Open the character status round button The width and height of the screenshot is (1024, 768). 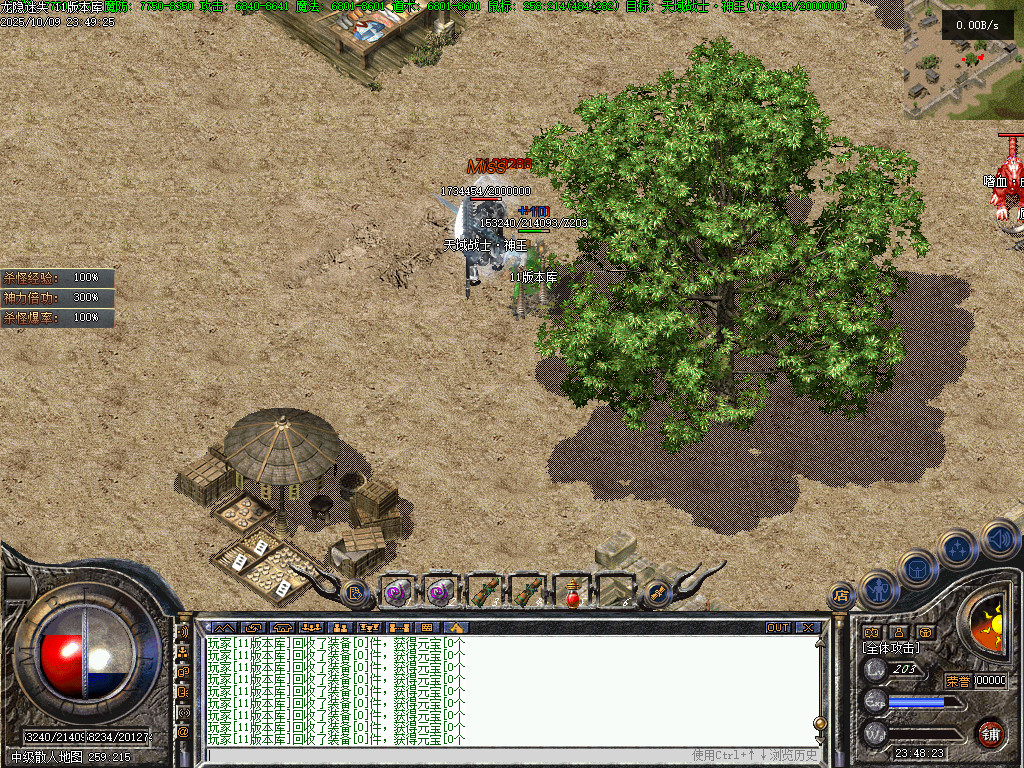pos(878,590)
